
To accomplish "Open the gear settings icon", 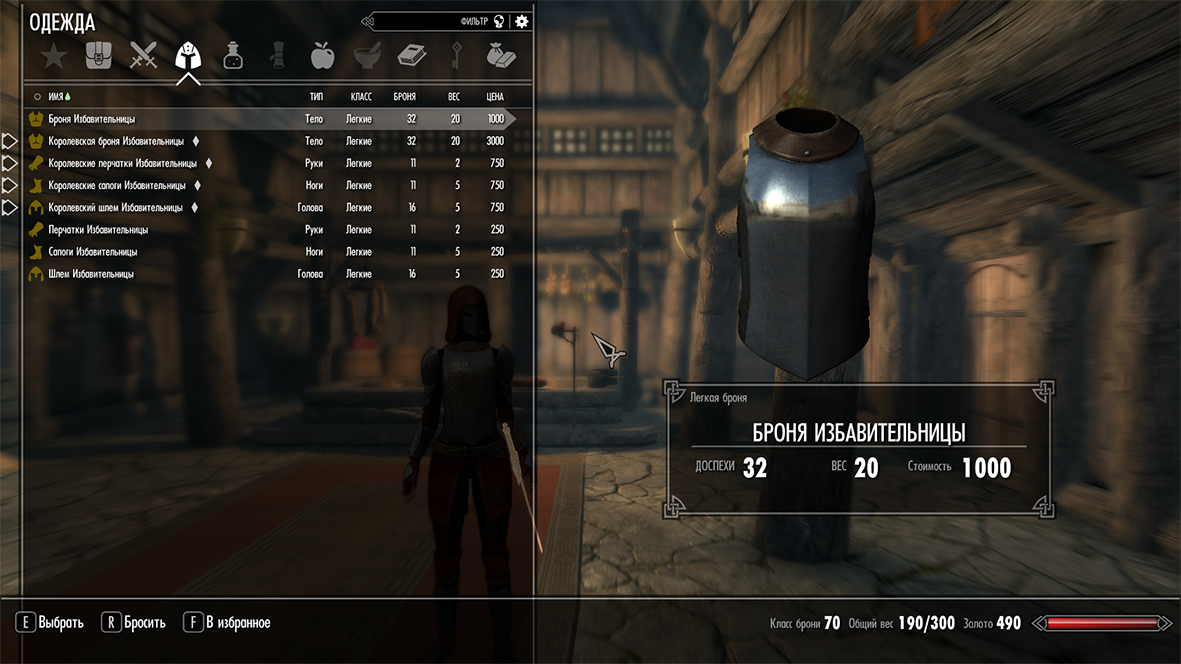I will 522,21.
